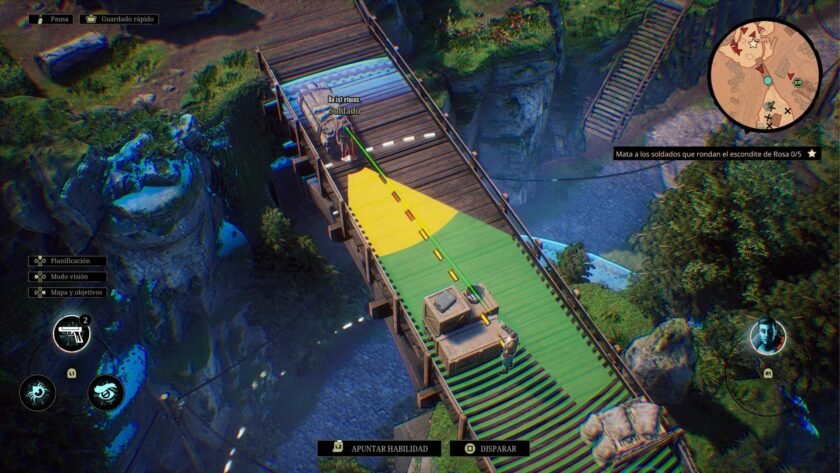Toggle Modo visión
Image resolution: width=840 pixels, height=473 pixels.
[68, 276]
